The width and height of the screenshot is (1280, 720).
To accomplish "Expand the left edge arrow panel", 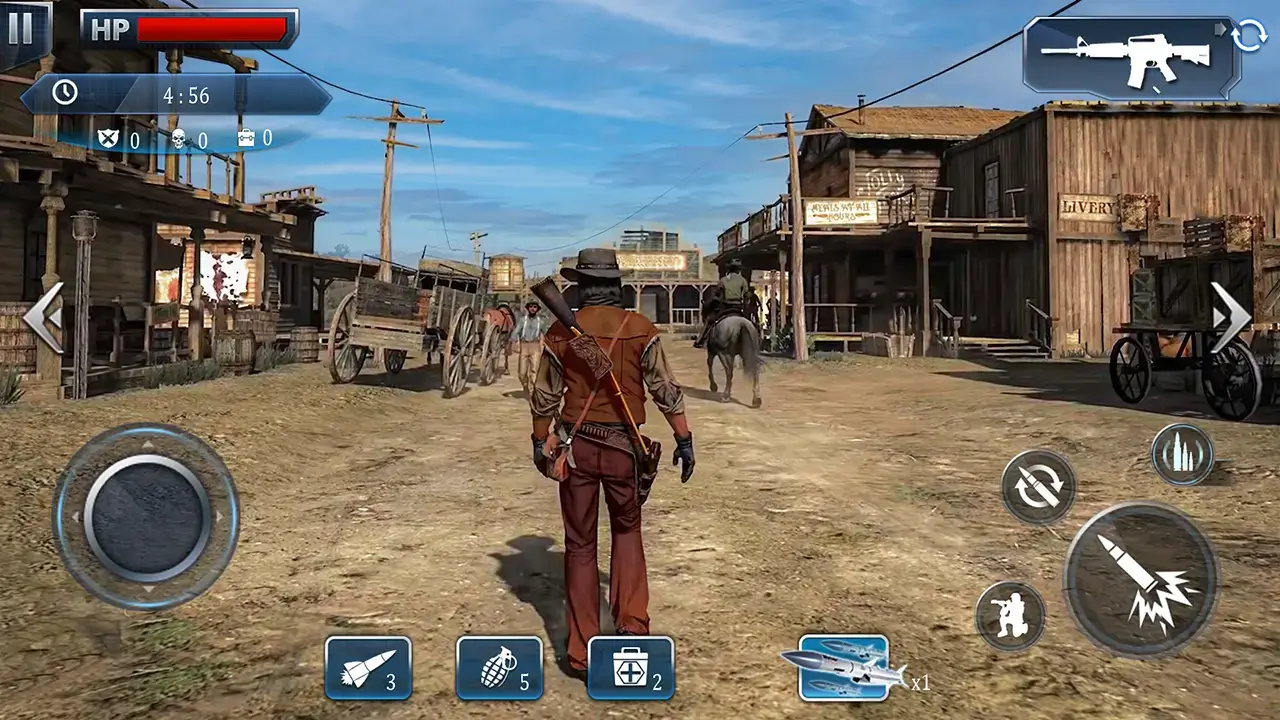I will coord(44,318).
